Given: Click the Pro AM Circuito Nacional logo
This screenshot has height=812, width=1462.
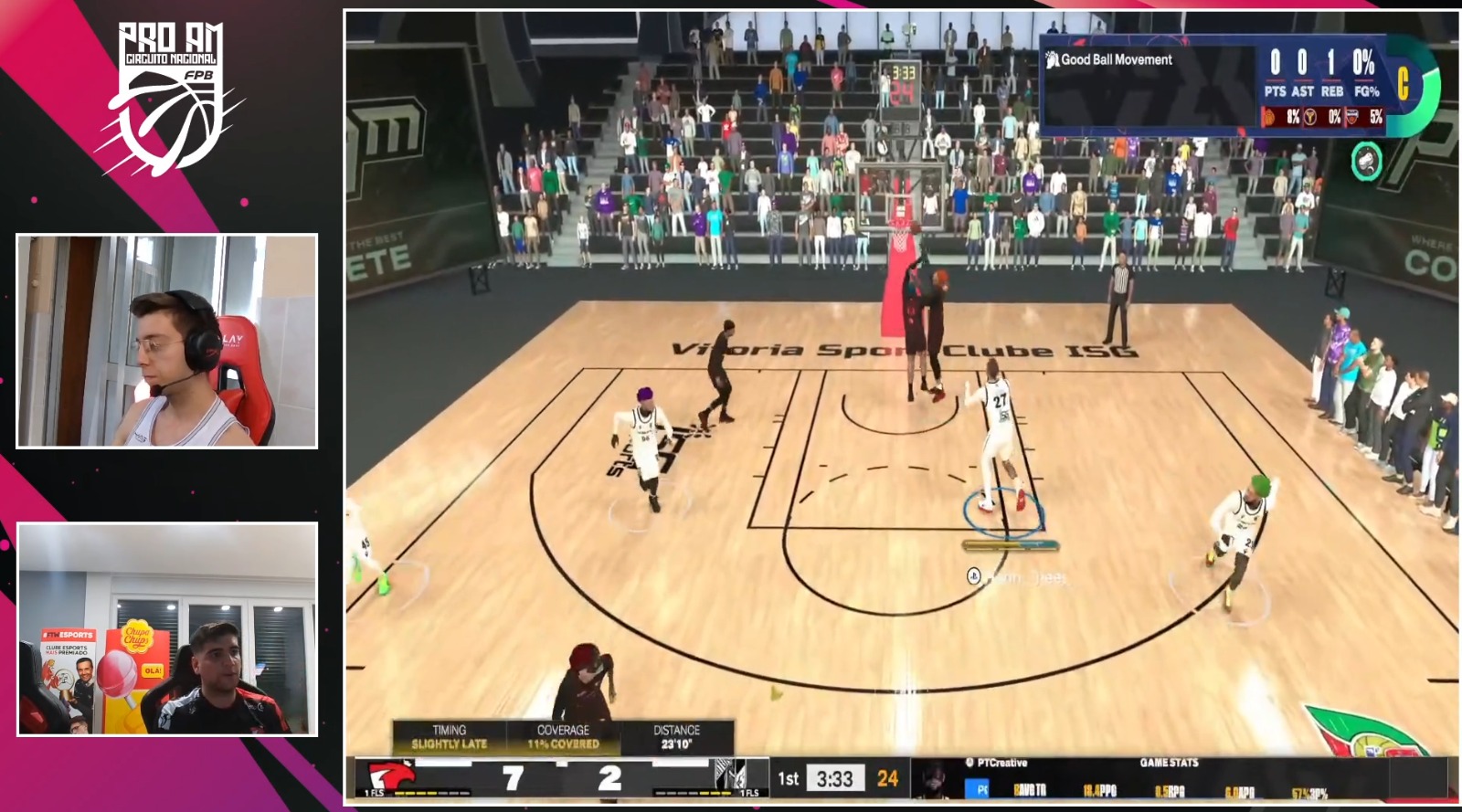Looking at the screenshot, I should coord(171,95).
